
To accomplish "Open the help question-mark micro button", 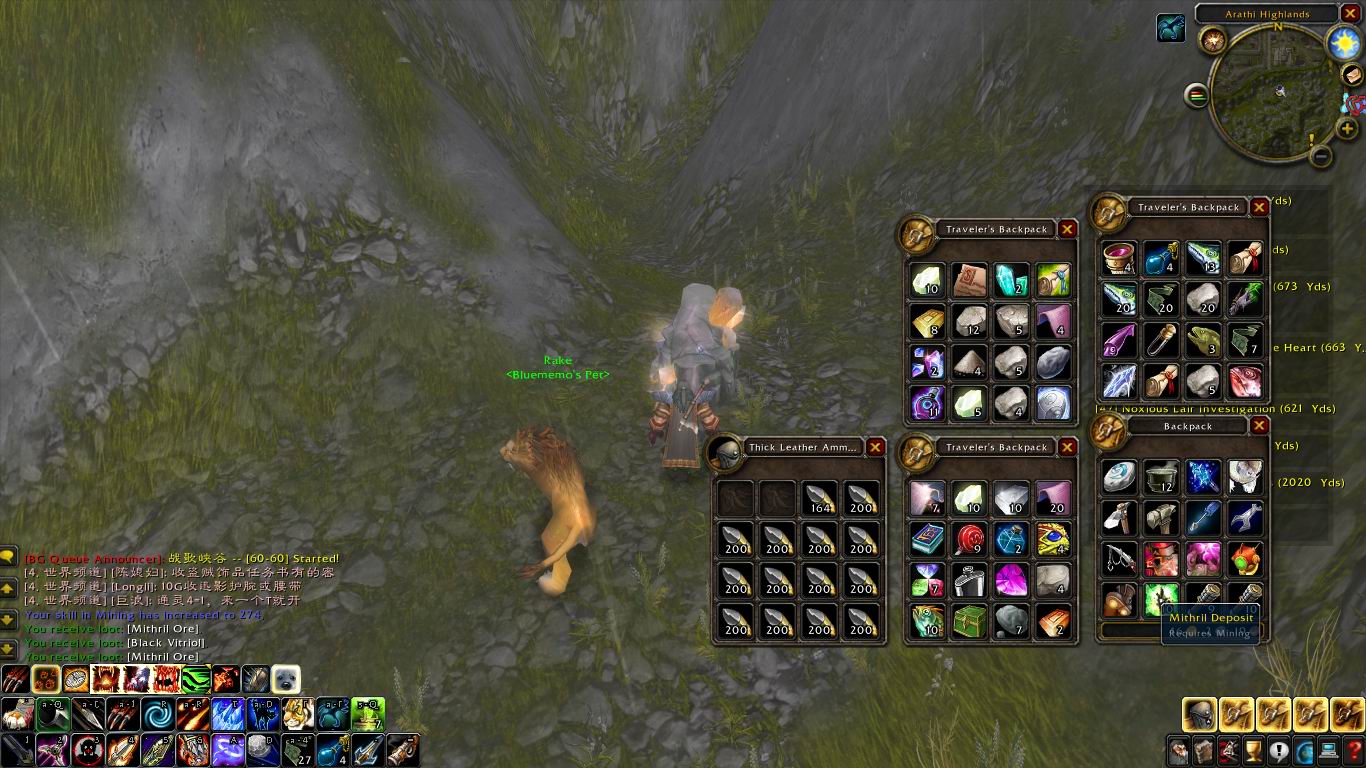I will [1352, 750].
